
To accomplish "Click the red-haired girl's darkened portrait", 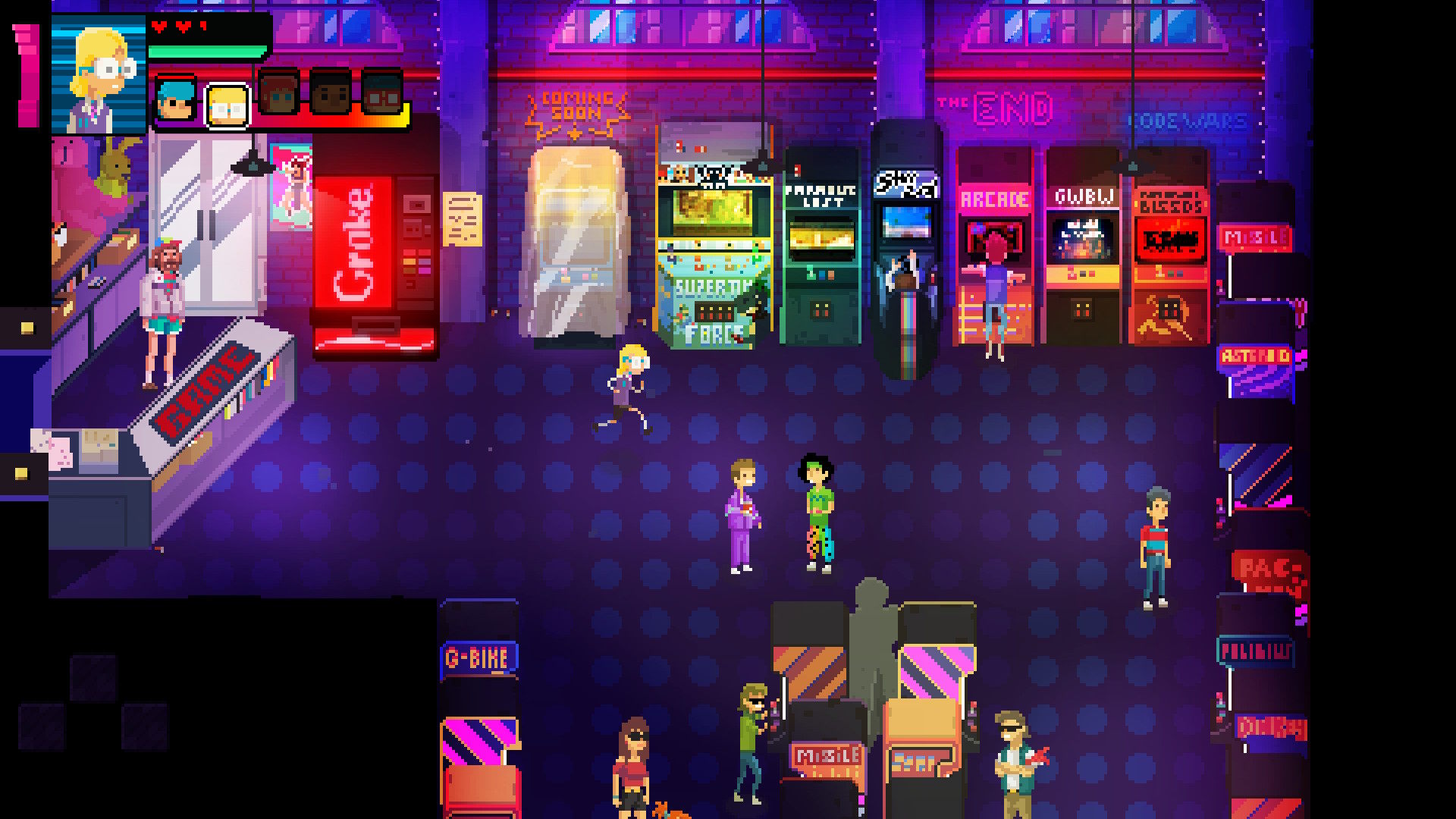I will pos(278,95).
